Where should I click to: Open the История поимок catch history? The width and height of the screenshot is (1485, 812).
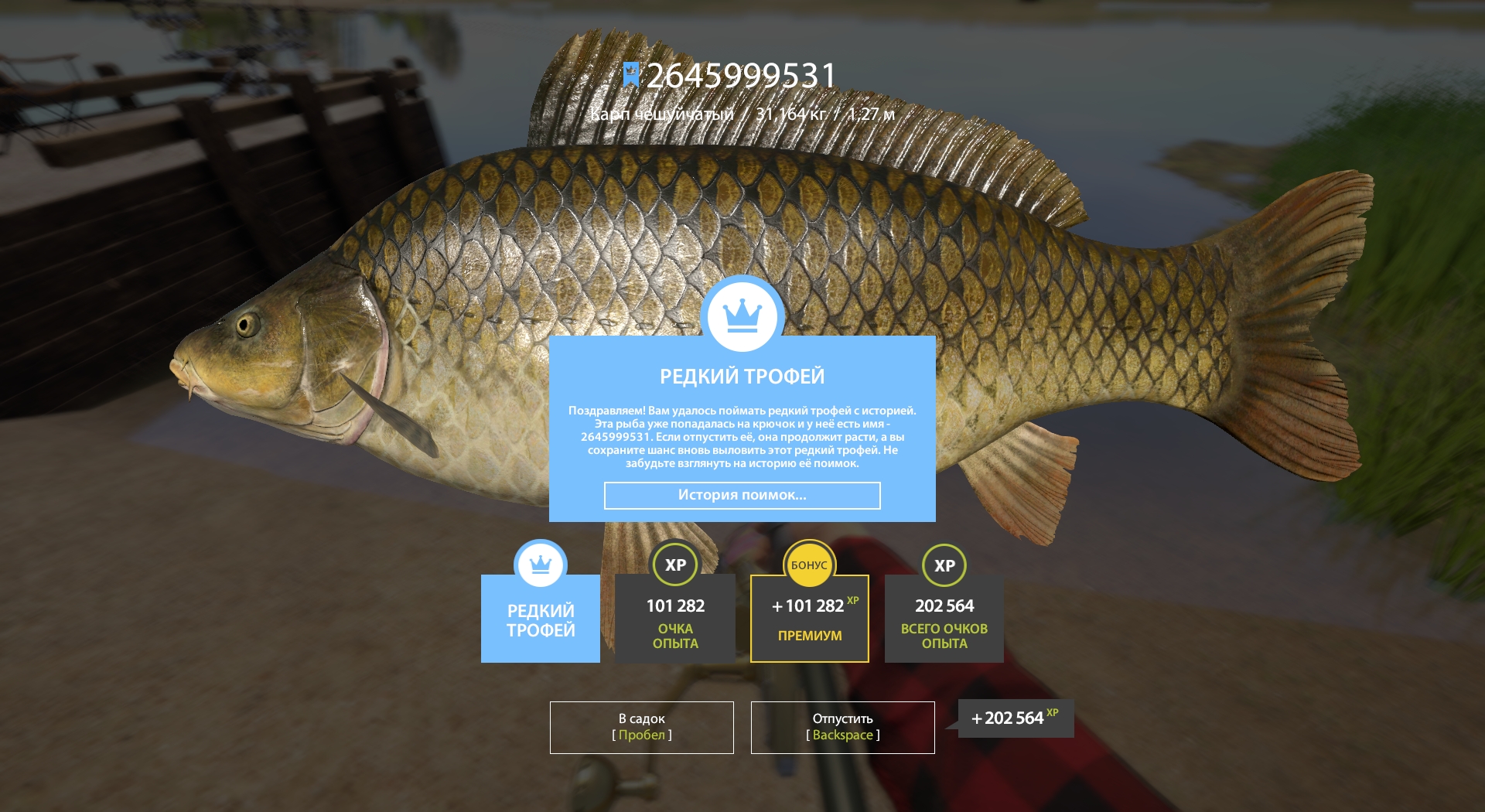(x=742, y=496)
